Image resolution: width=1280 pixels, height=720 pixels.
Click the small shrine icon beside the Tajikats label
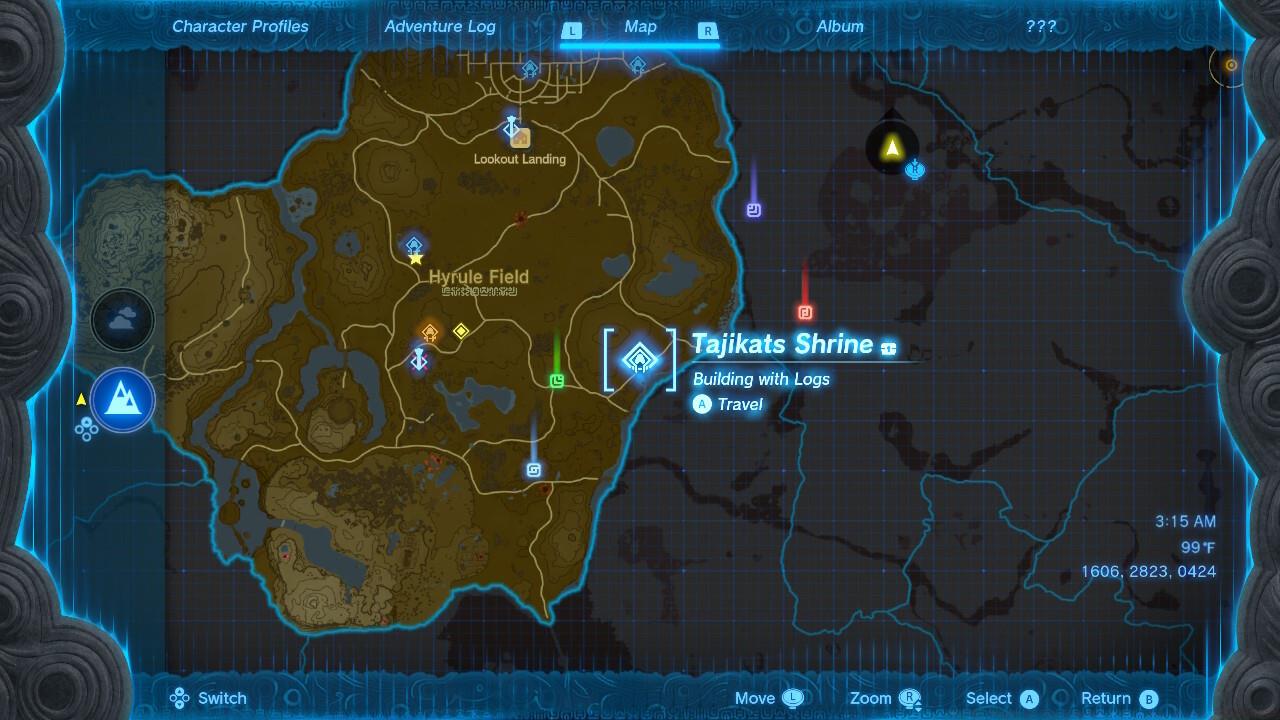click(888, 346)
